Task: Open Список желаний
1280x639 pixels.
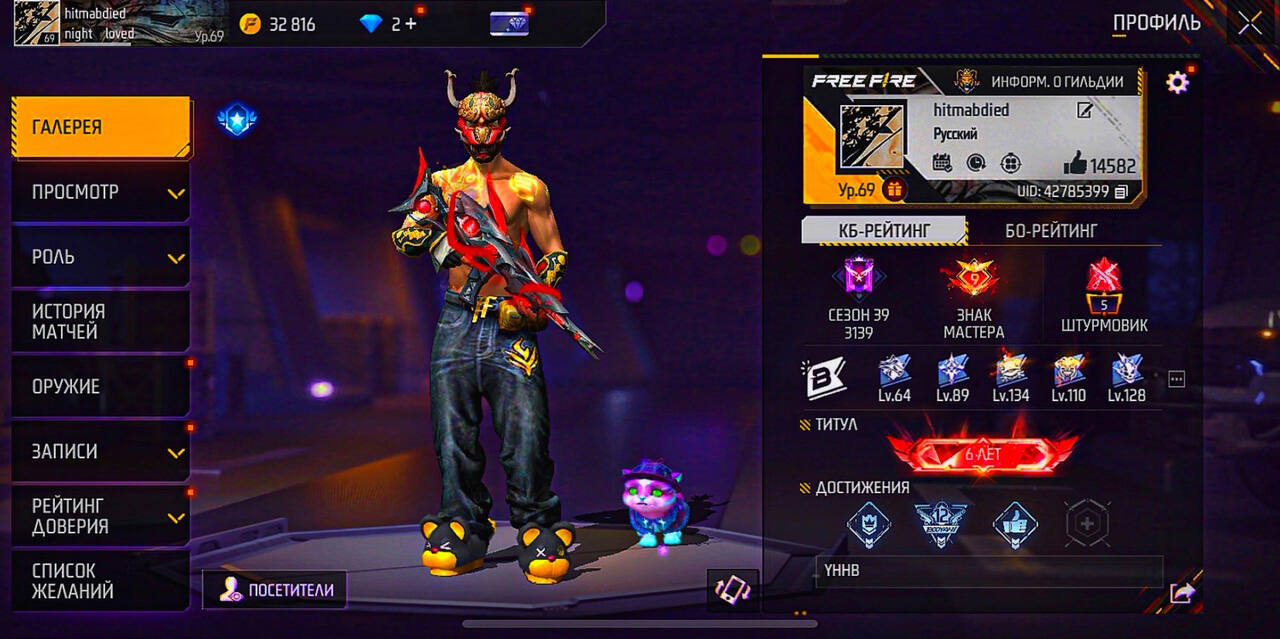Action: tap(100, 581)
